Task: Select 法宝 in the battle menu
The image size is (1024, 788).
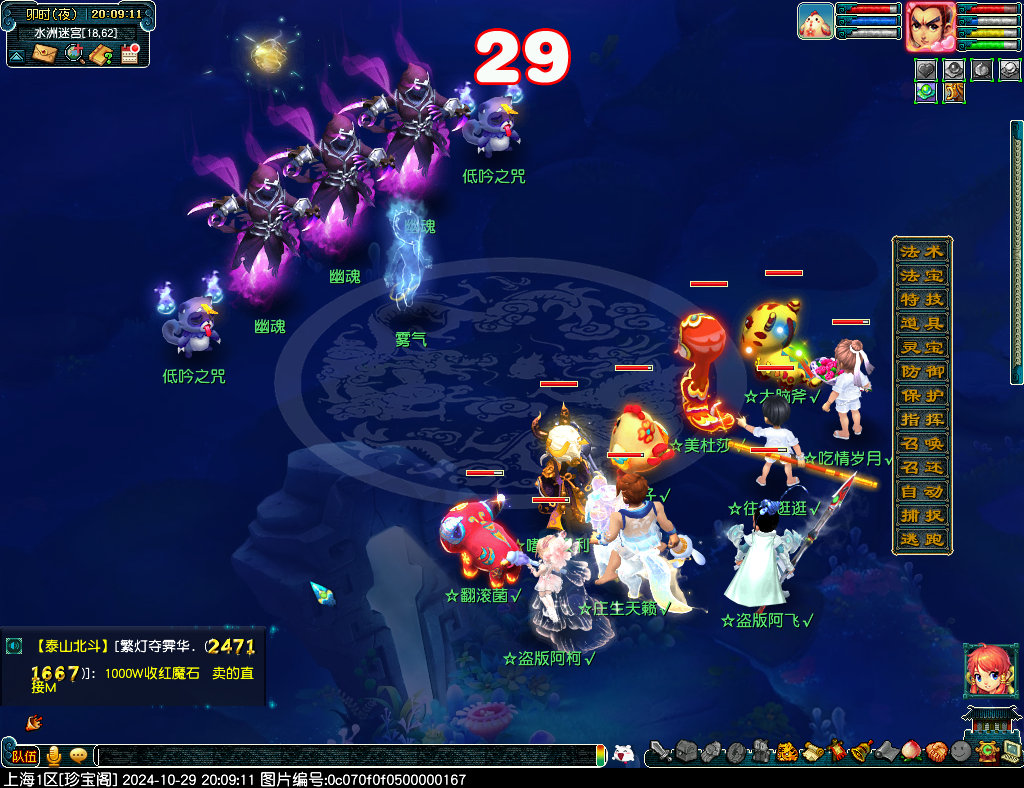Action: pos(921,275)
